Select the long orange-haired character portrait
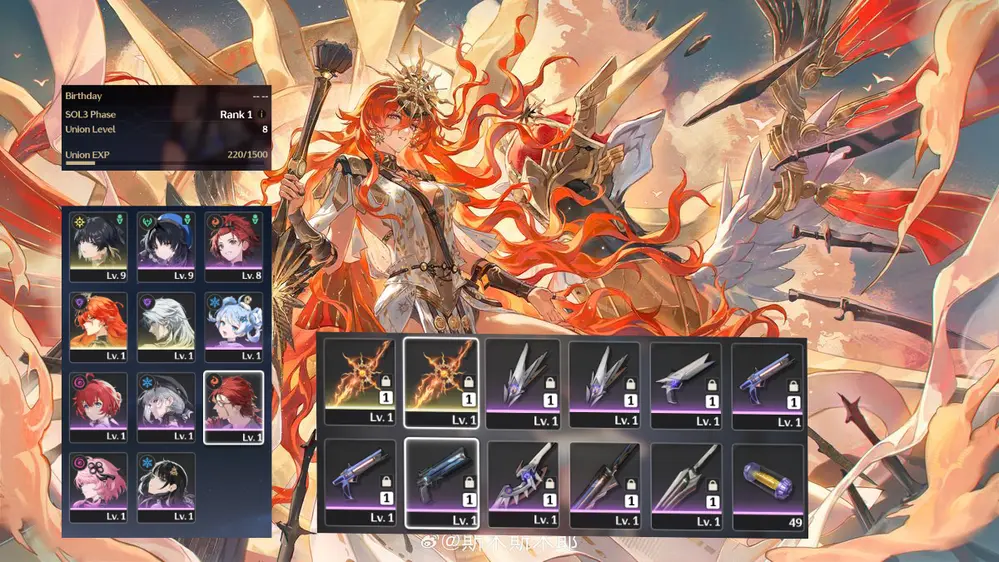The image size is (999, 562). click(x=99, y=326)
